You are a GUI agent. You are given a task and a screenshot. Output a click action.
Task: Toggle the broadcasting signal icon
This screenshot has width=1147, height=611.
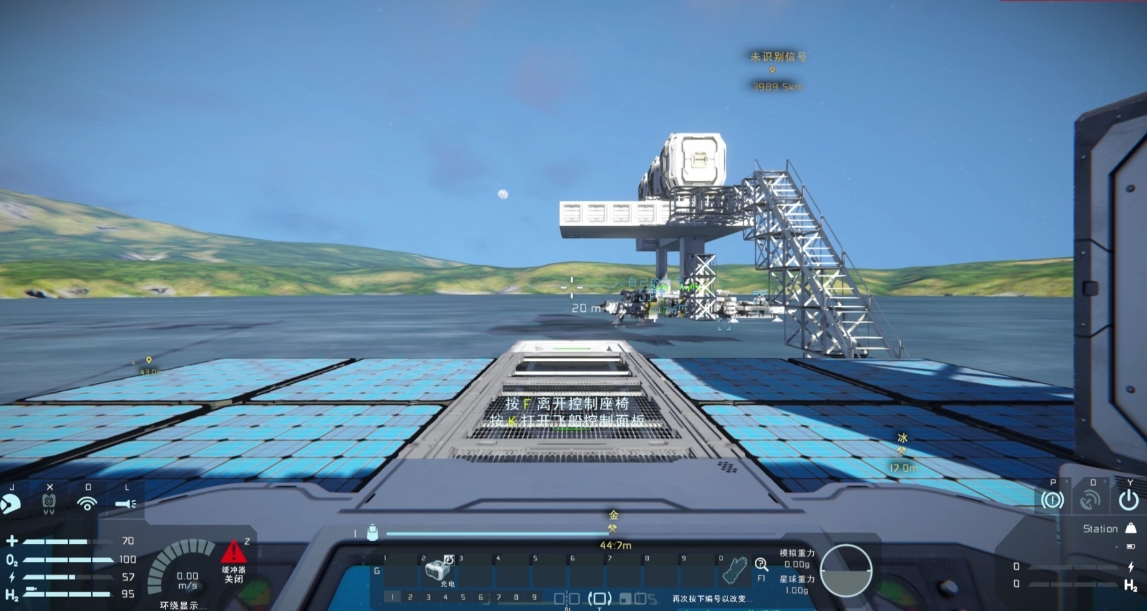coord(88,504)
